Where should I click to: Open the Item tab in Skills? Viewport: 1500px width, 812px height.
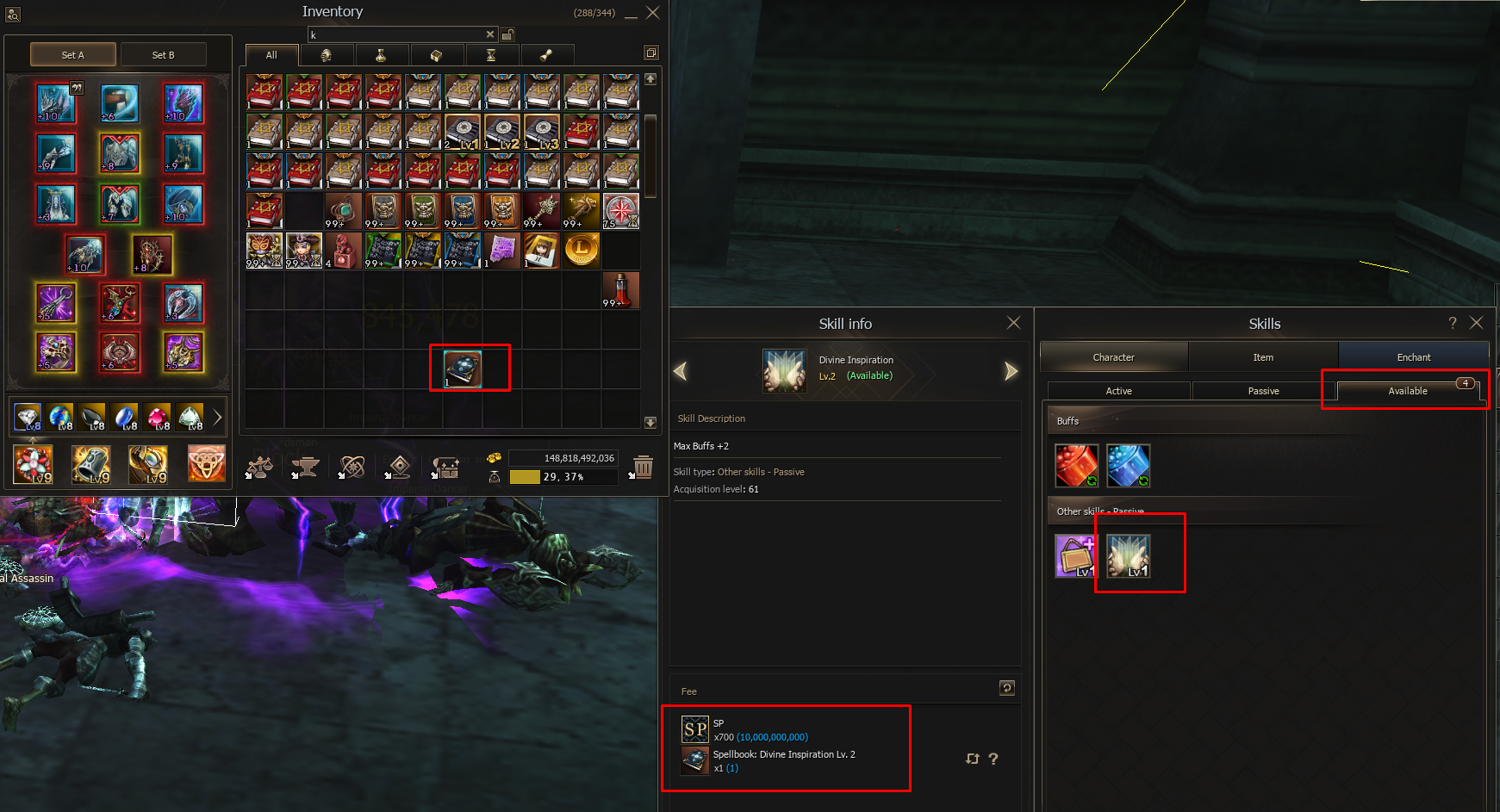[x=1263, y=357]
